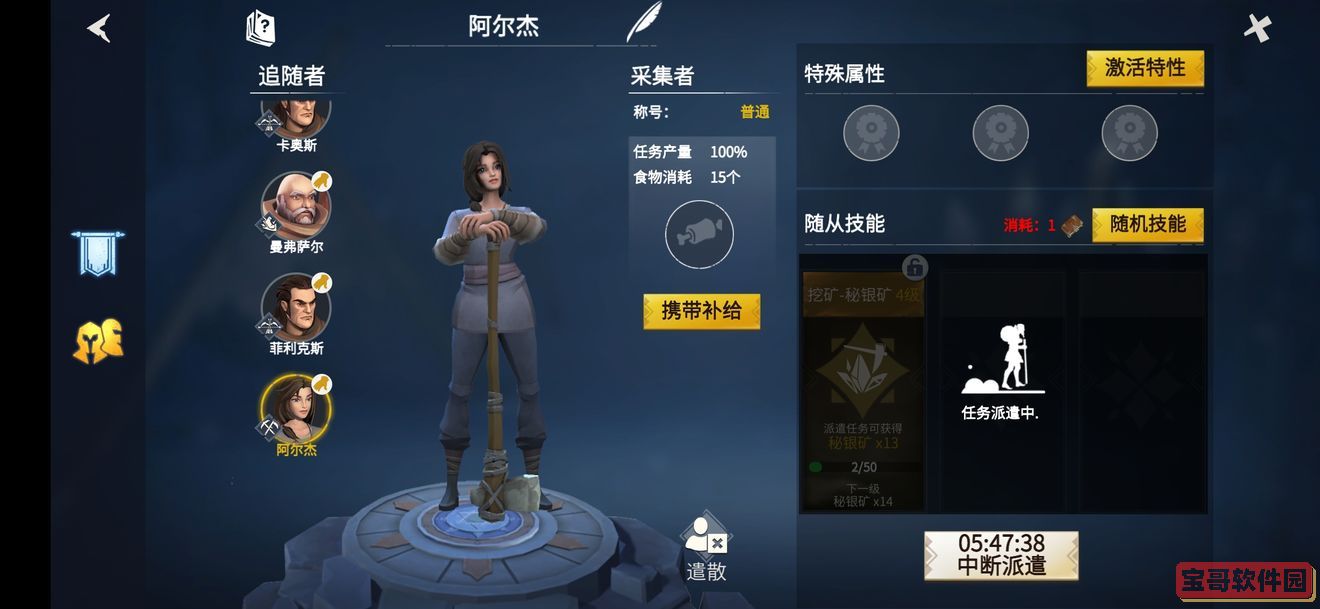Choose follower 菲利克斯 portrait
1320x609 pixels.
(x=296, y=306)
